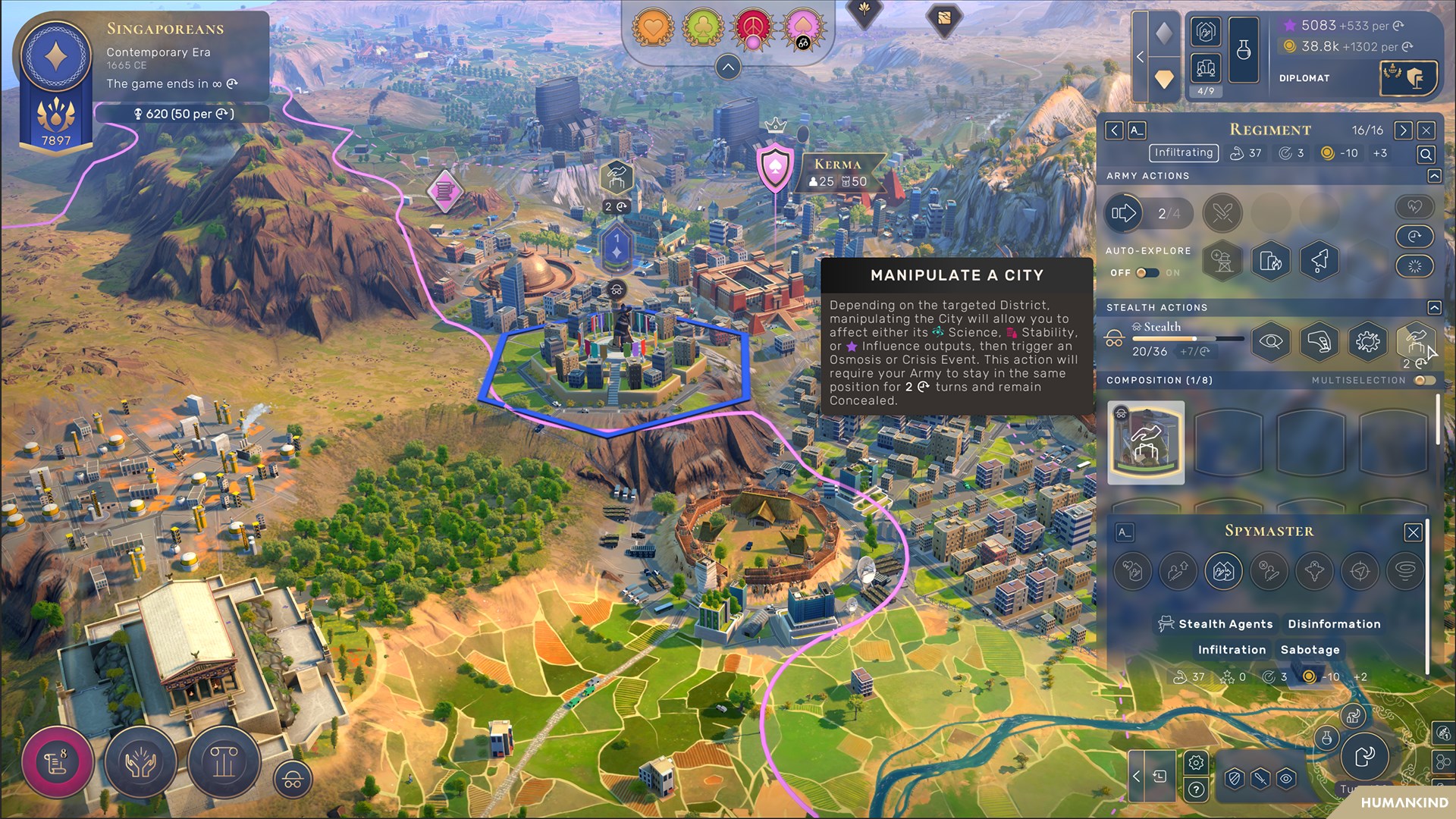1456x819 pixels.
Task: Collapse the top banner with the up arrow
Action: 728,67
